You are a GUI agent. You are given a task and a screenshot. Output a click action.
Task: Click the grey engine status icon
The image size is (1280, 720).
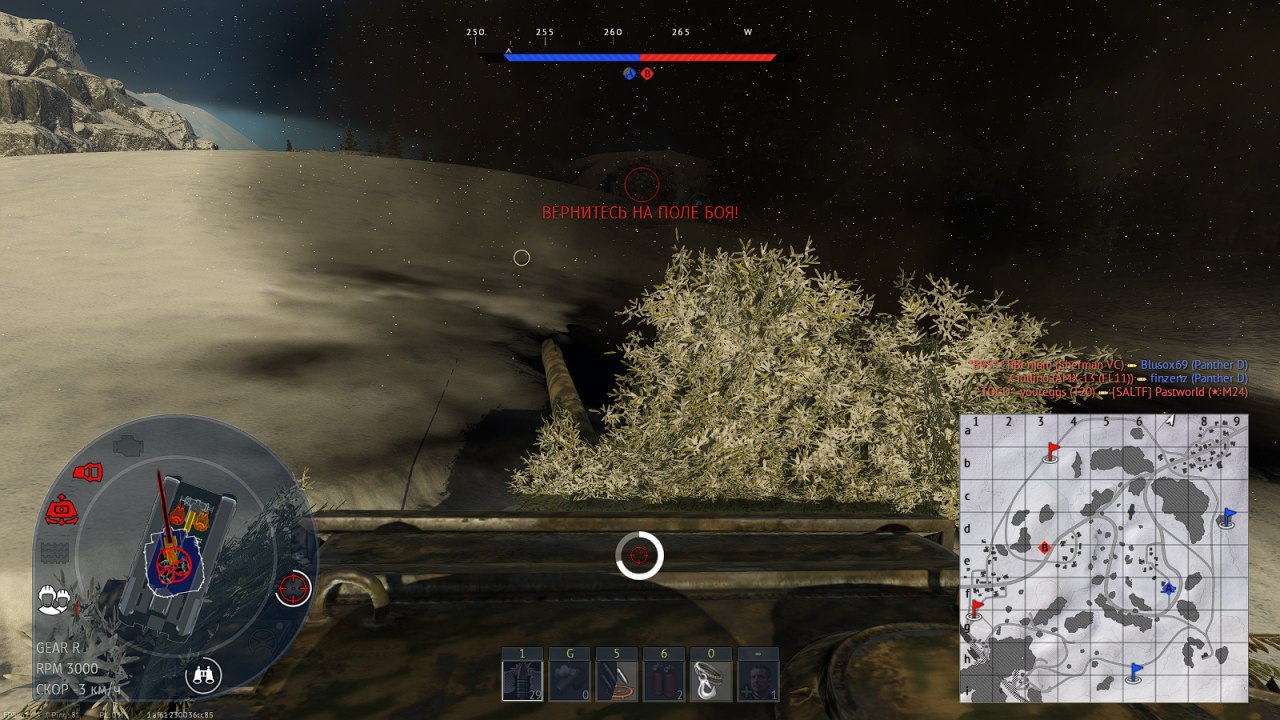[x=128, y=444]
